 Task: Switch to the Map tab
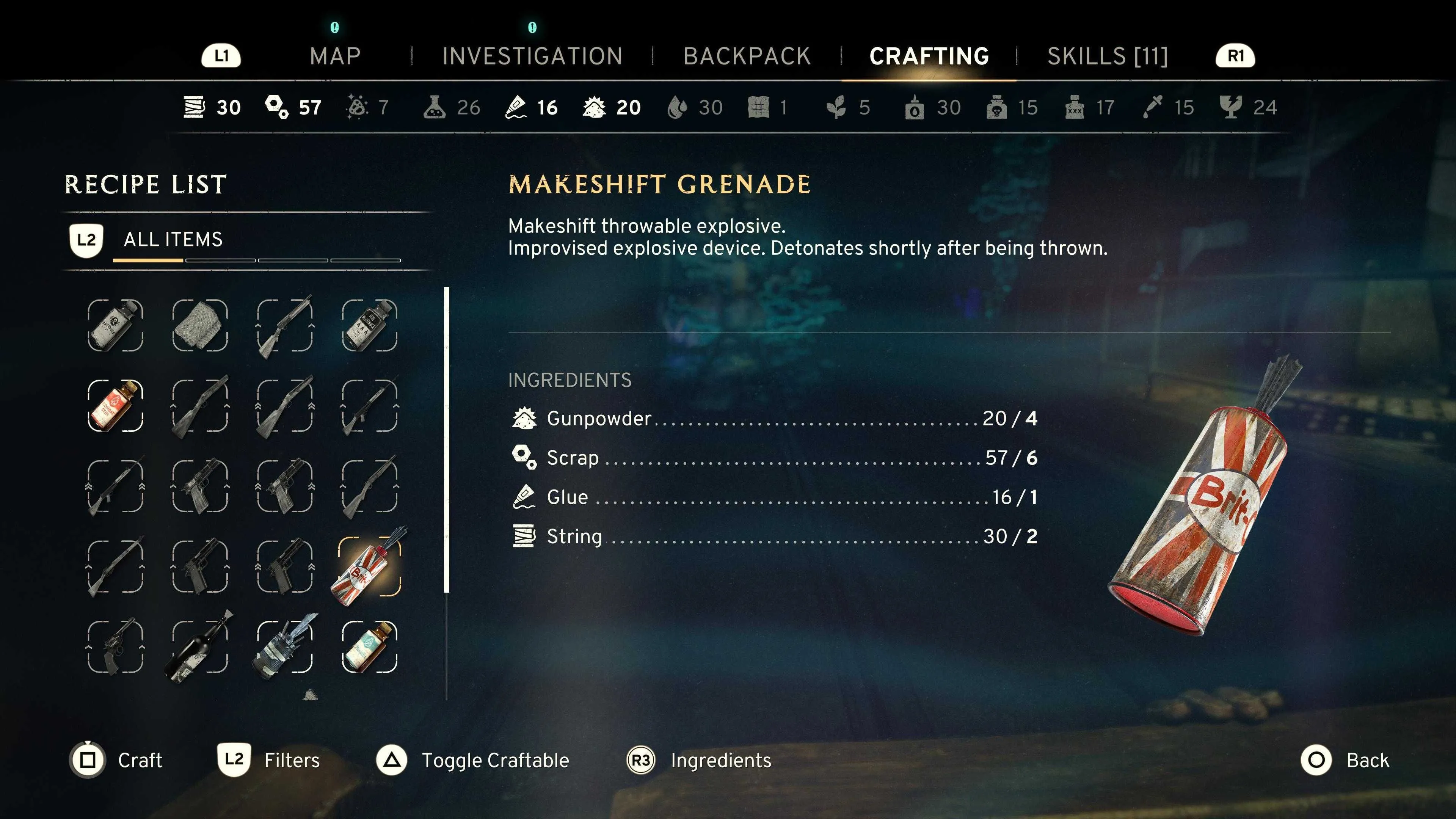pos(334,56)
